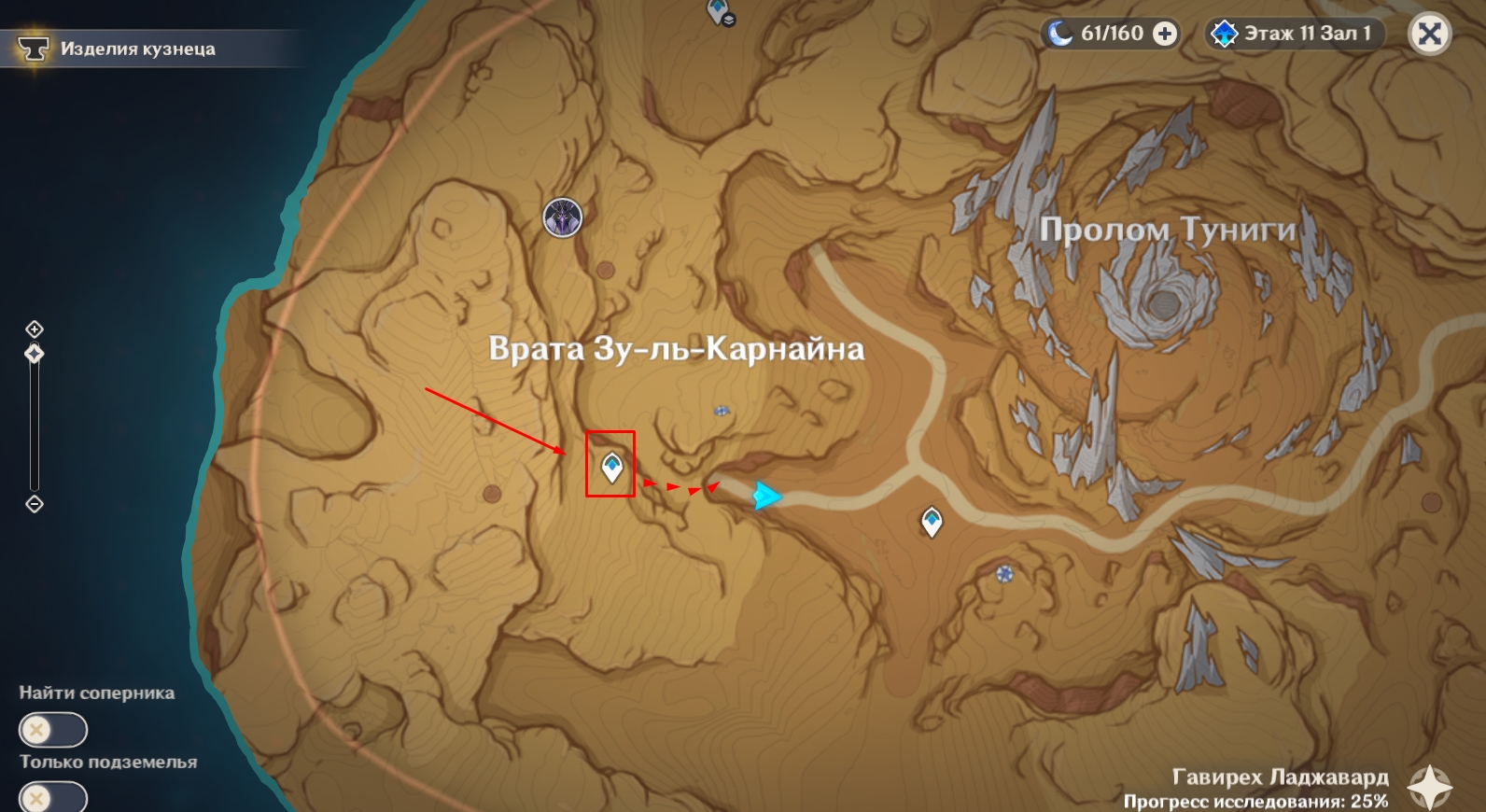Open region selection via the four-pointed star icon
1486x812 pixels.
coord(1430,787)
